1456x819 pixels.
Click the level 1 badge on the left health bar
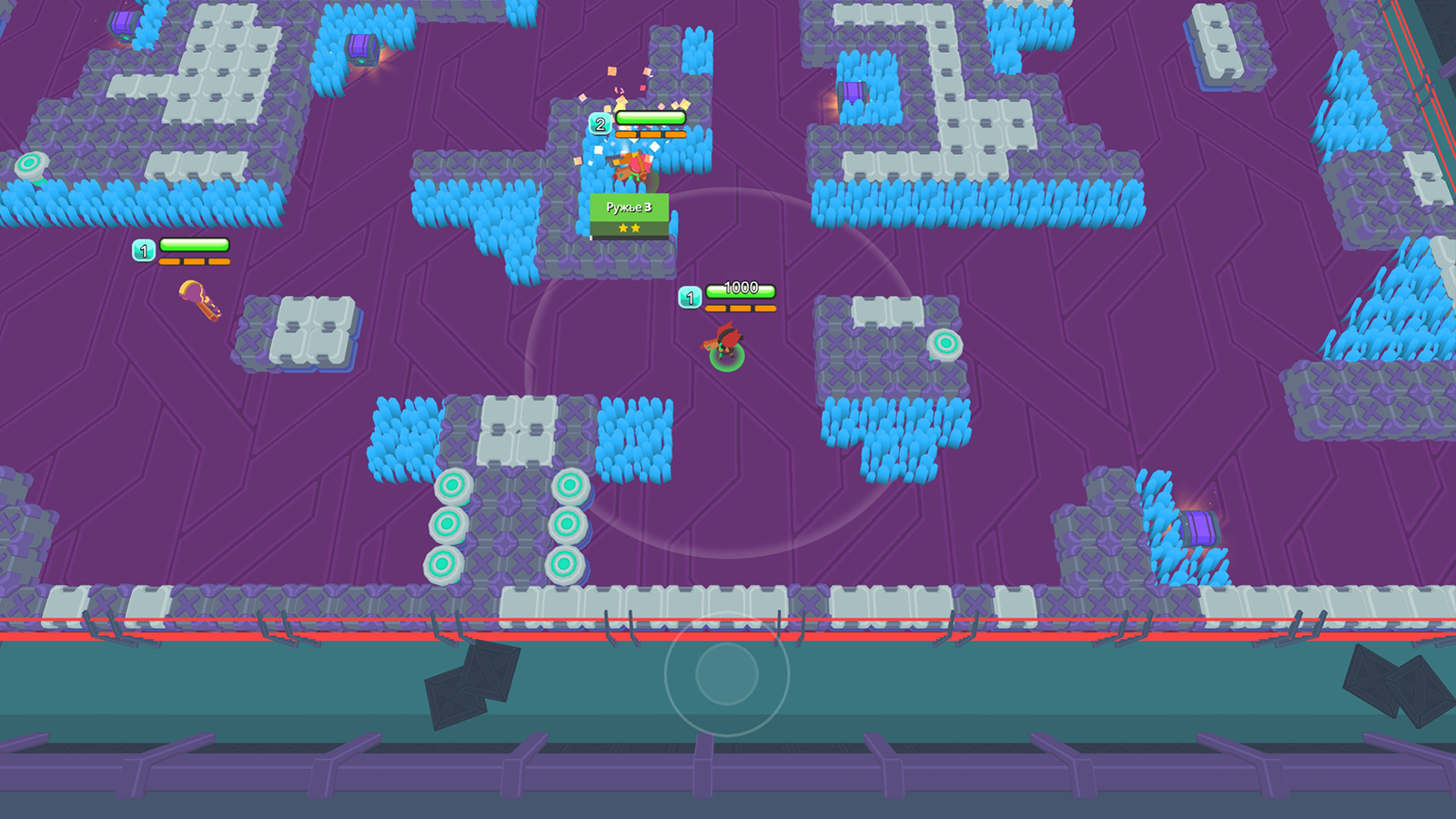point(144,248)
